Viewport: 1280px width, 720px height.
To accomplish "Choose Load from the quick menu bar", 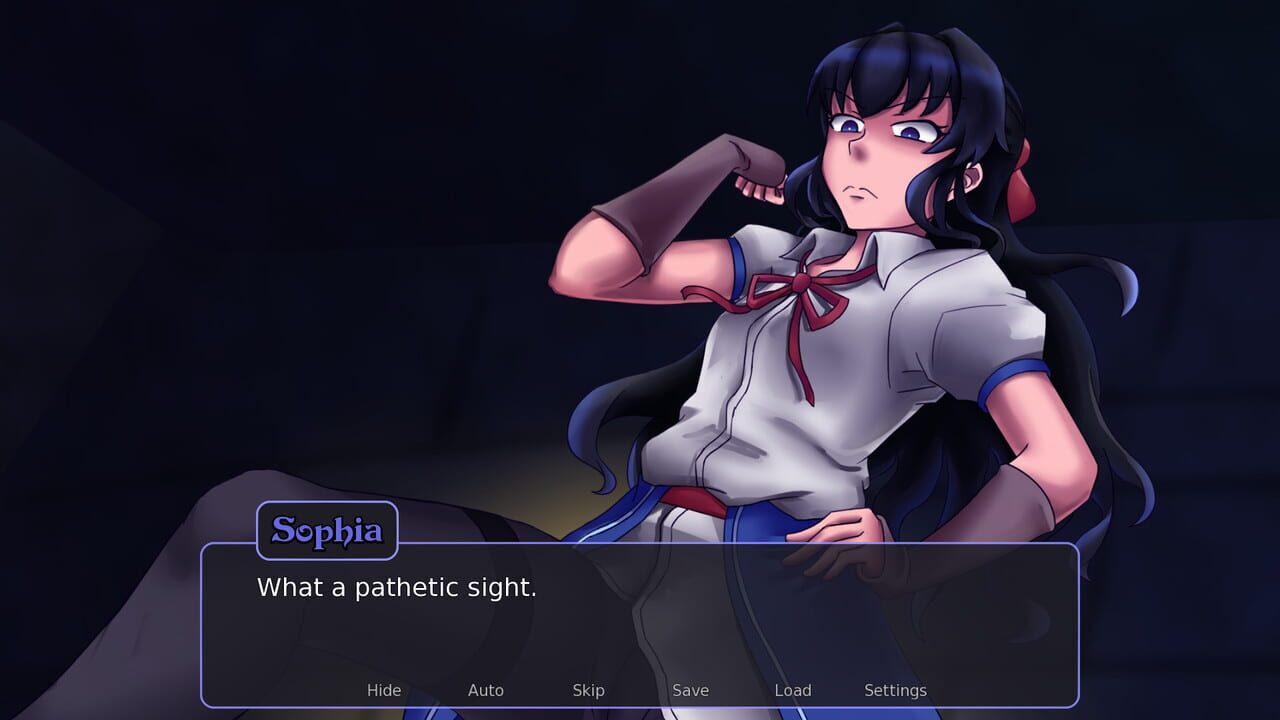I will (793, 690).
